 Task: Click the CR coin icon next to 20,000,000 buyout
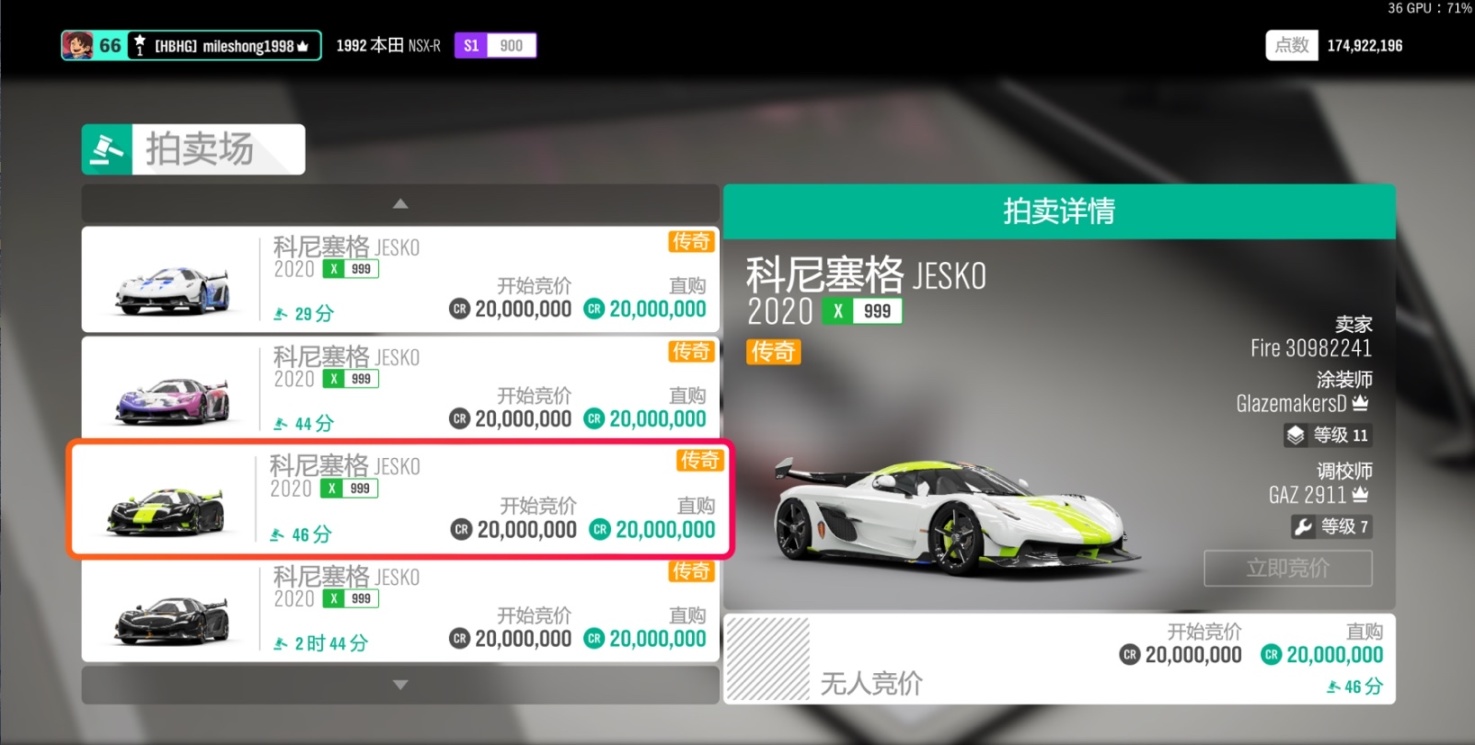(x=1269, y=655)
